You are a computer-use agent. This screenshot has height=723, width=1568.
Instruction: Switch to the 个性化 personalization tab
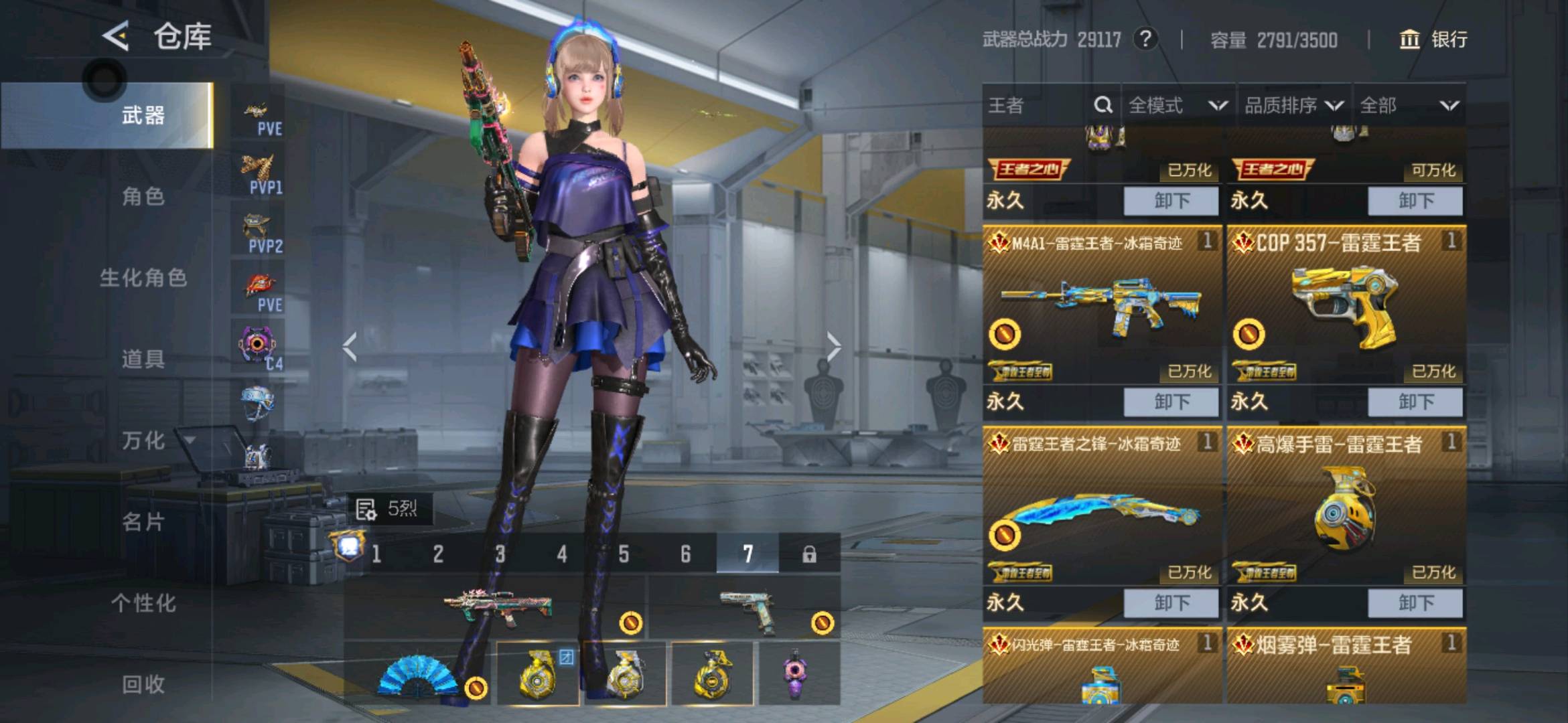coord(143,603)
